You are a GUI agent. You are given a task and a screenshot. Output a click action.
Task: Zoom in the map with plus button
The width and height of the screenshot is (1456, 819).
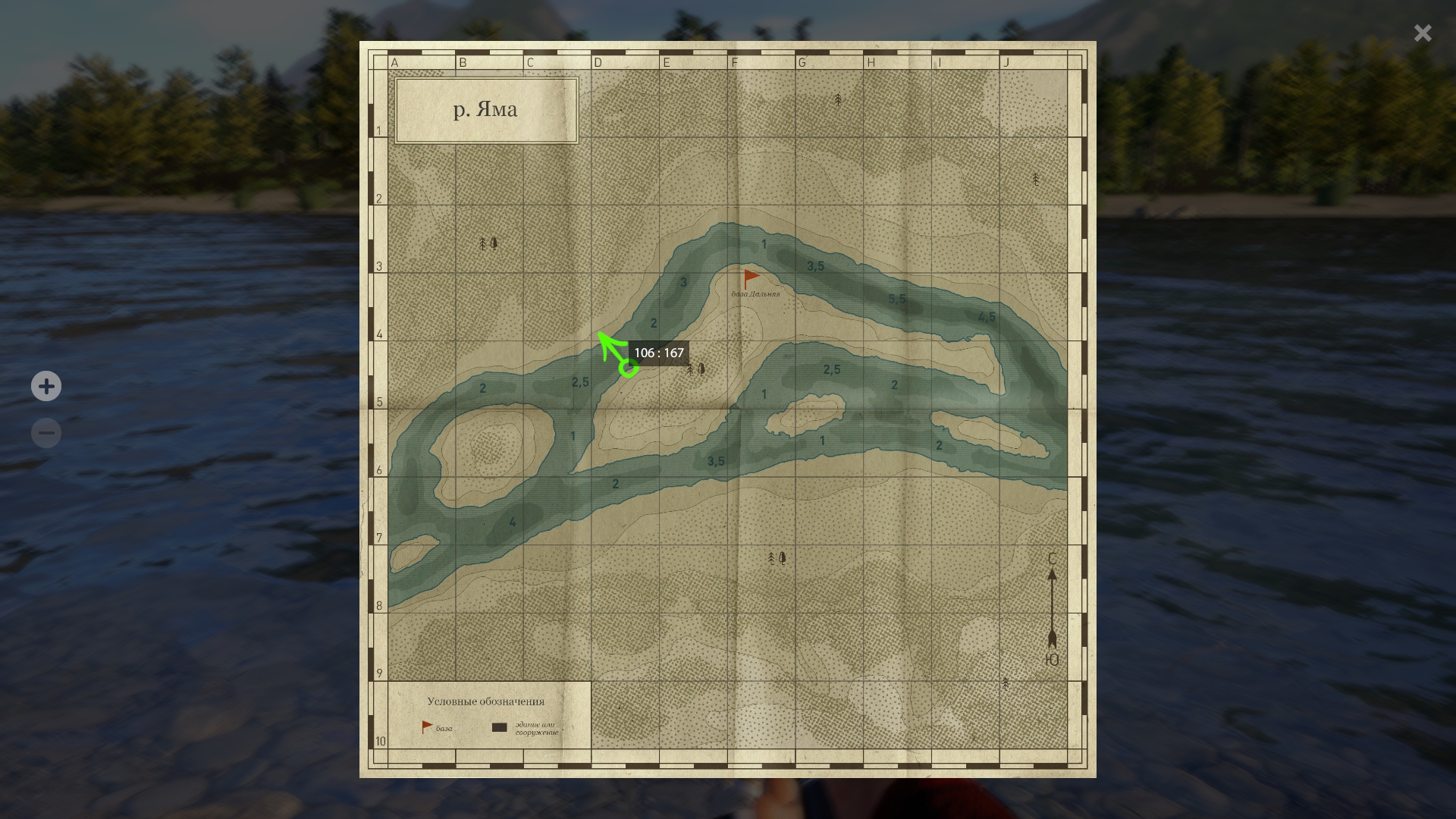(46, 386)
